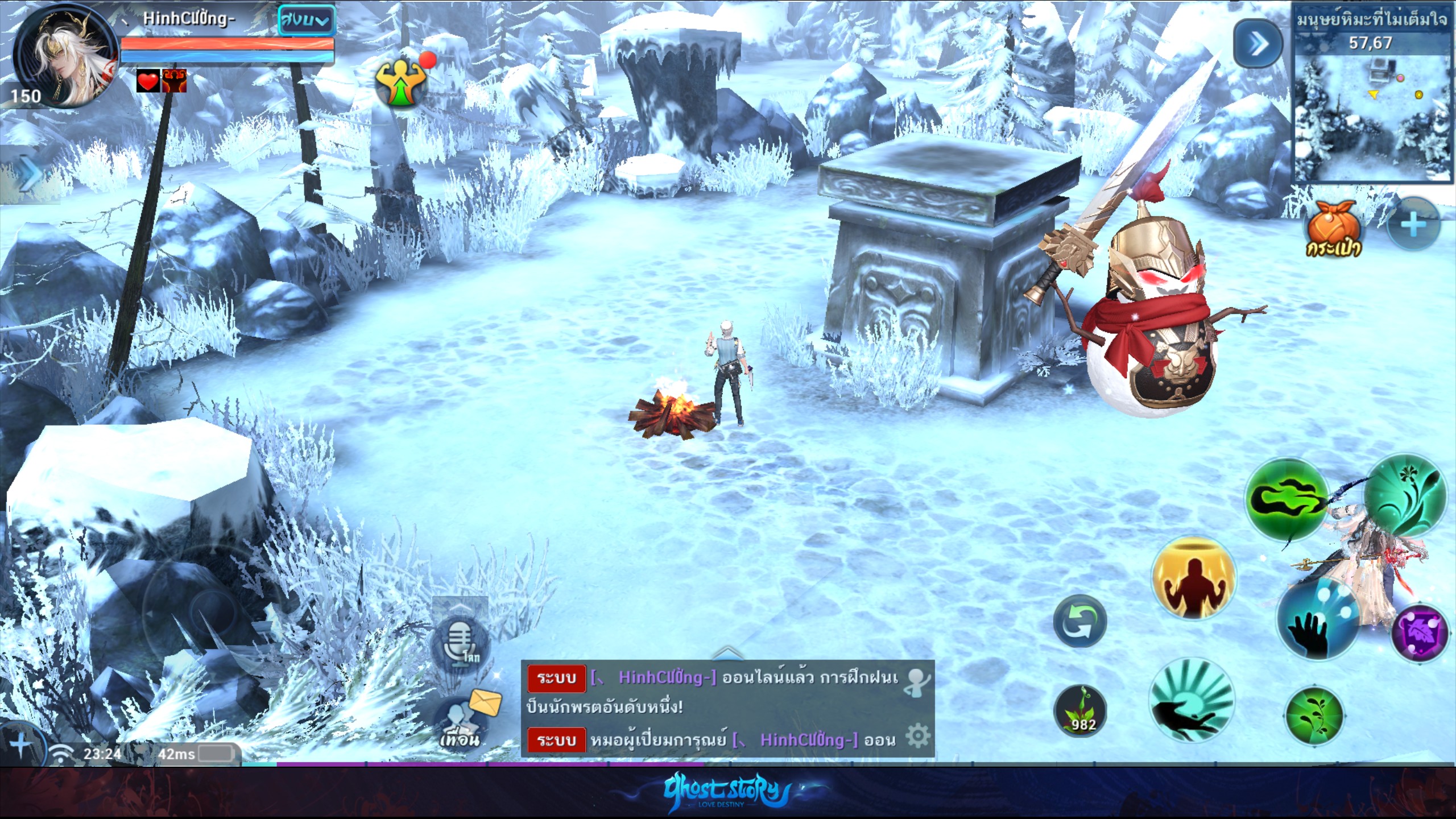Open chat settings gear

point(917,736)
